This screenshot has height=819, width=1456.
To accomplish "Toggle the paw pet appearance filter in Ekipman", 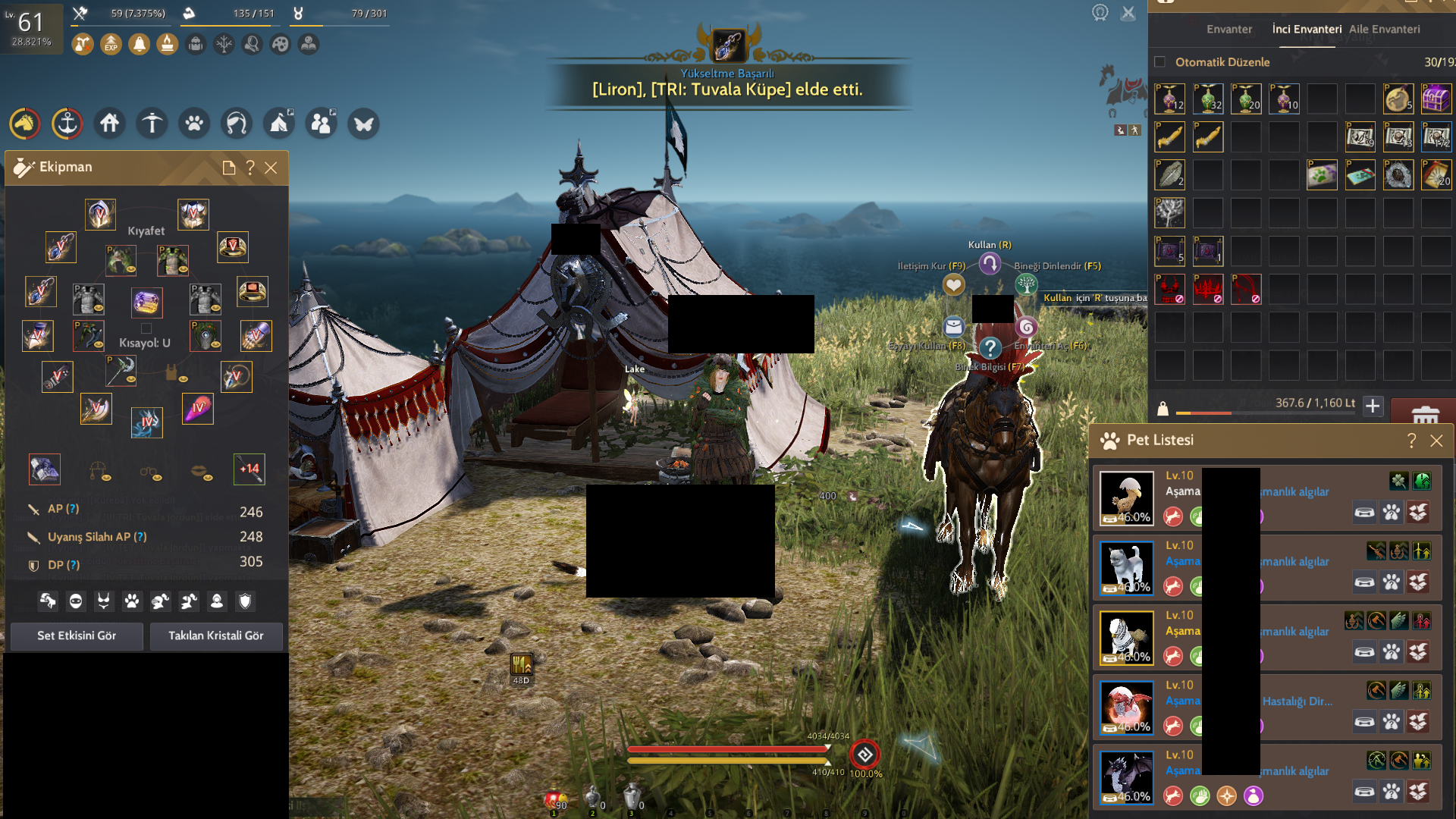I will click(132, 601).
